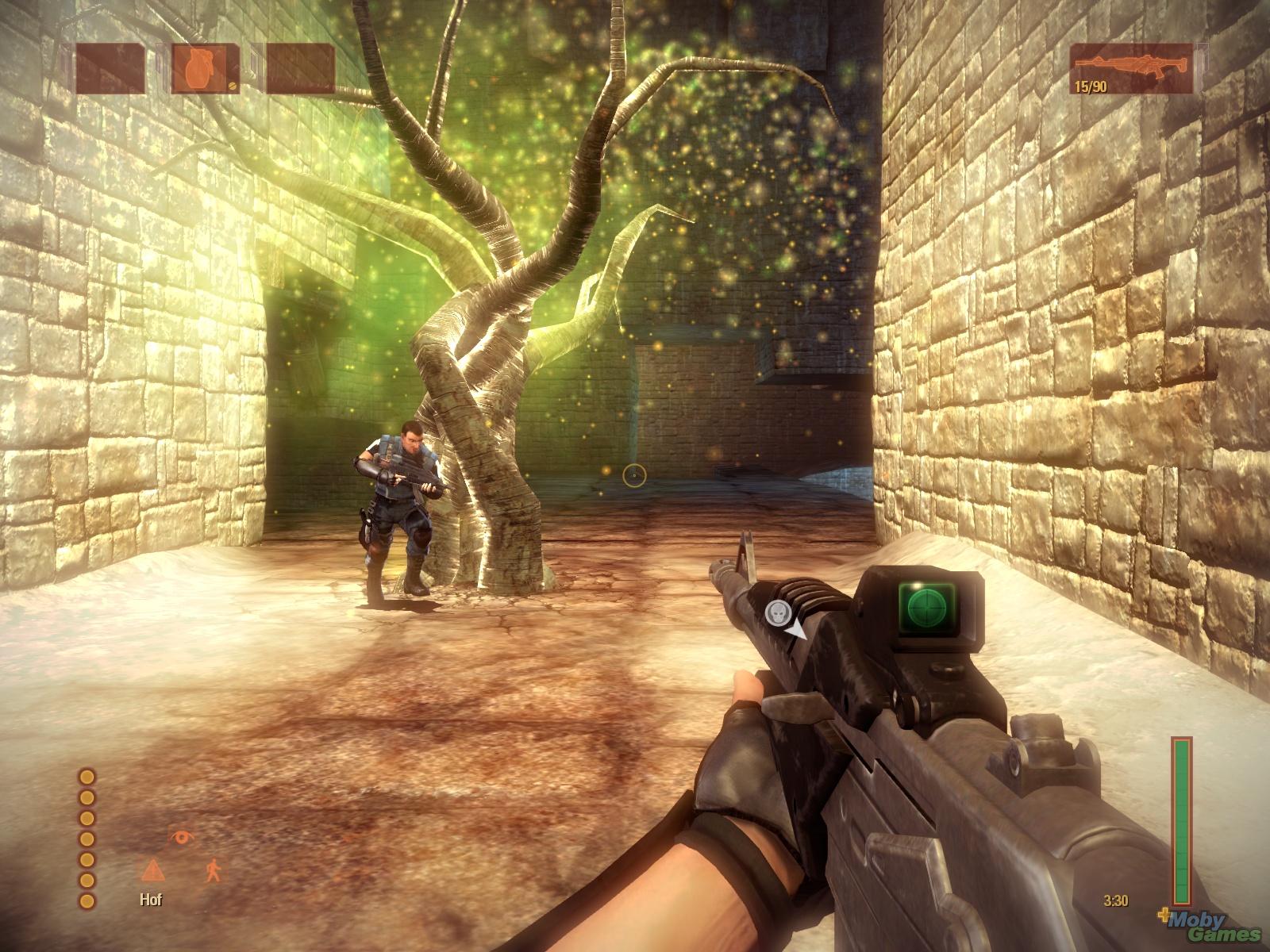Open the MobyGames watermark logo
1270x952 pixels.
click(1213, 925)
